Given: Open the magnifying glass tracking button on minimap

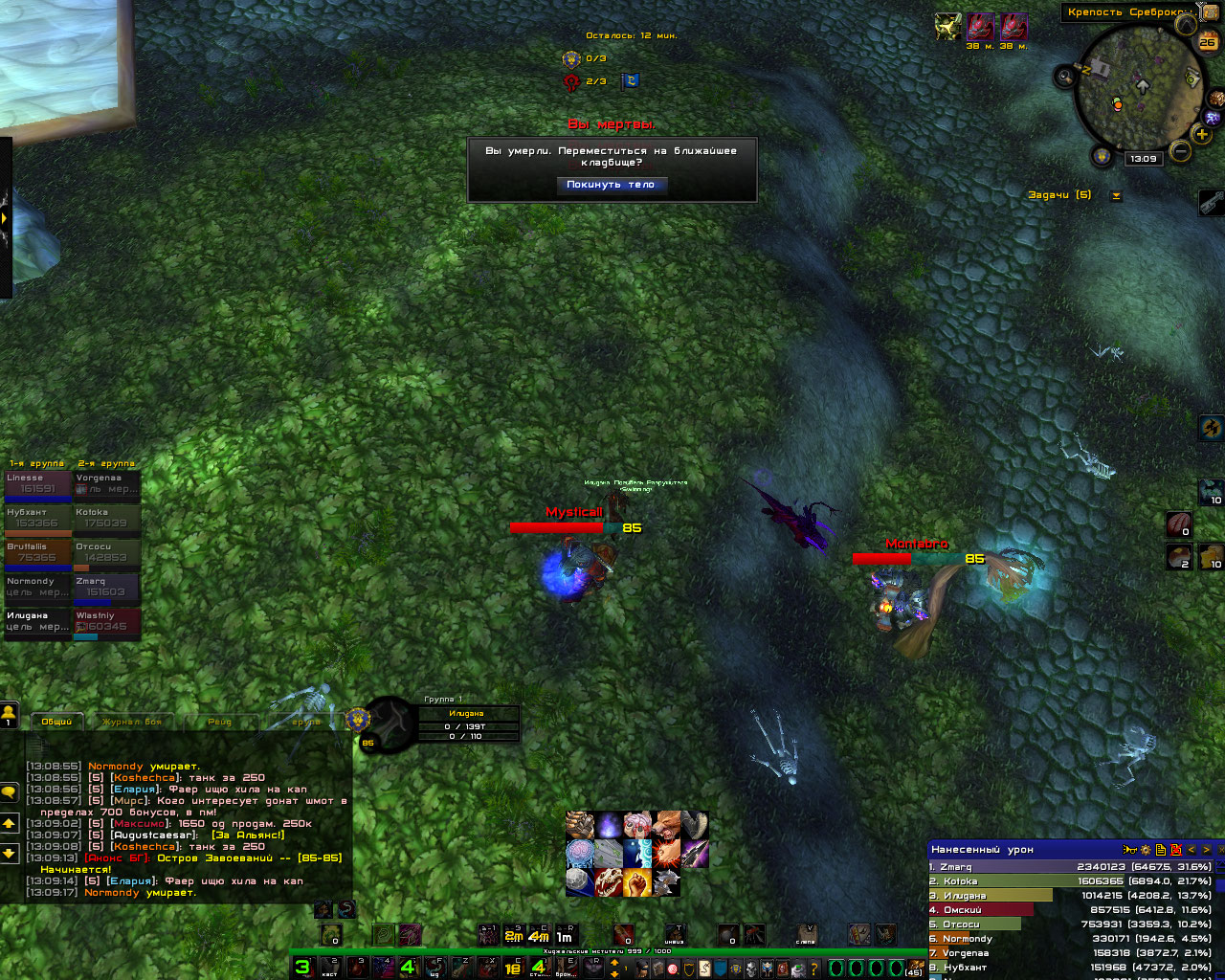Looking at the screenshot, I should pyautogui.click(x=1065, y=77).
